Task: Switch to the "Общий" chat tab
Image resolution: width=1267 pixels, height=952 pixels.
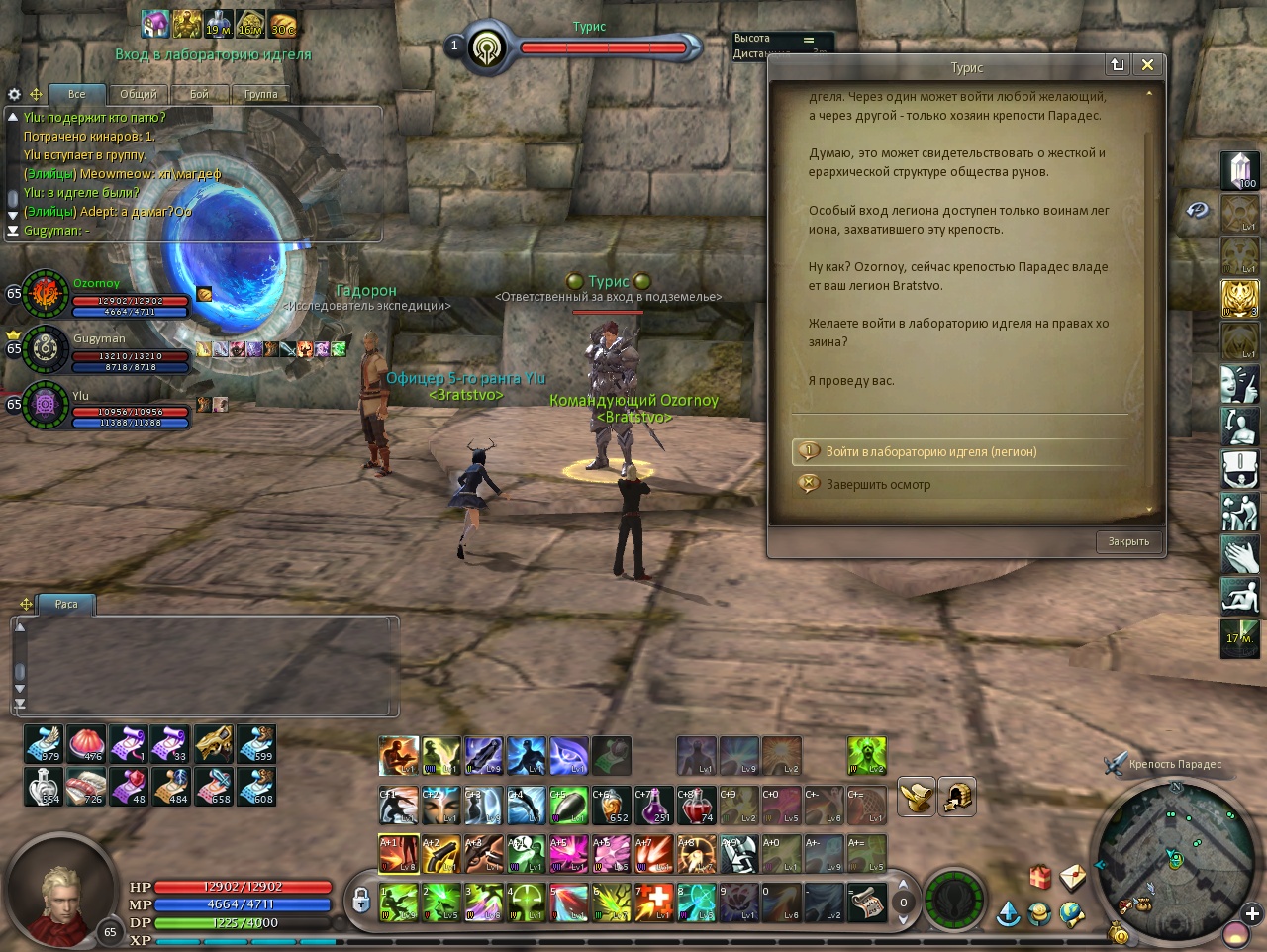Action: click(x=139, y=94)
